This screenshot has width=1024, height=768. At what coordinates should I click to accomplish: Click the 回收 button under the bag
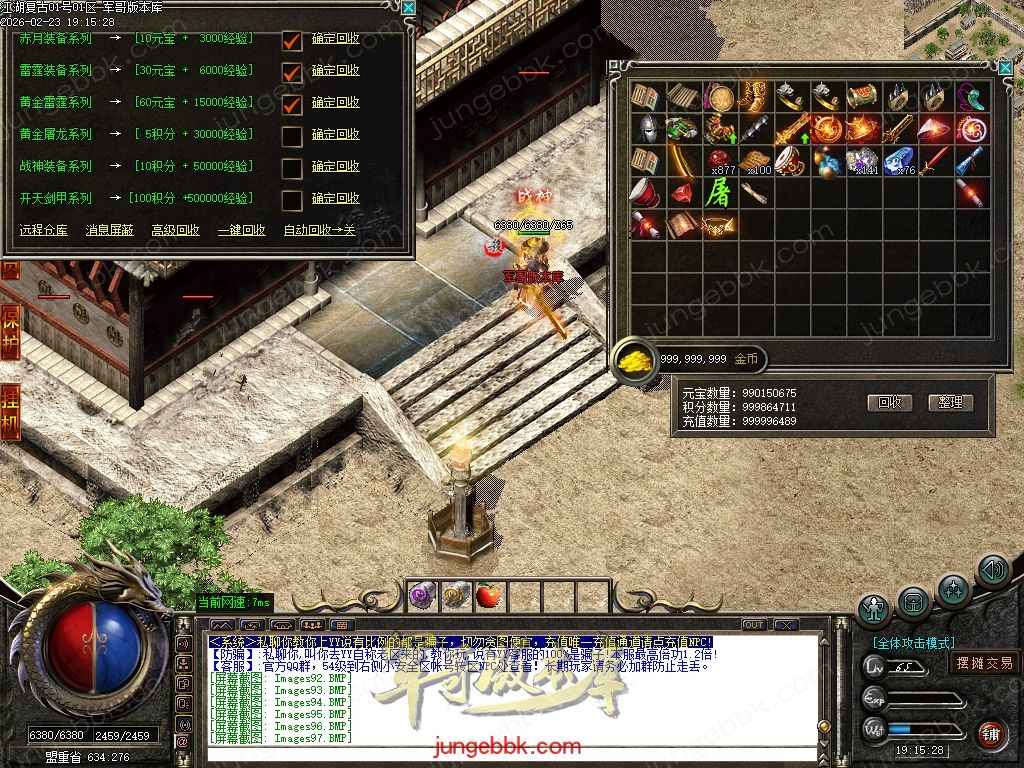[890, 402]
